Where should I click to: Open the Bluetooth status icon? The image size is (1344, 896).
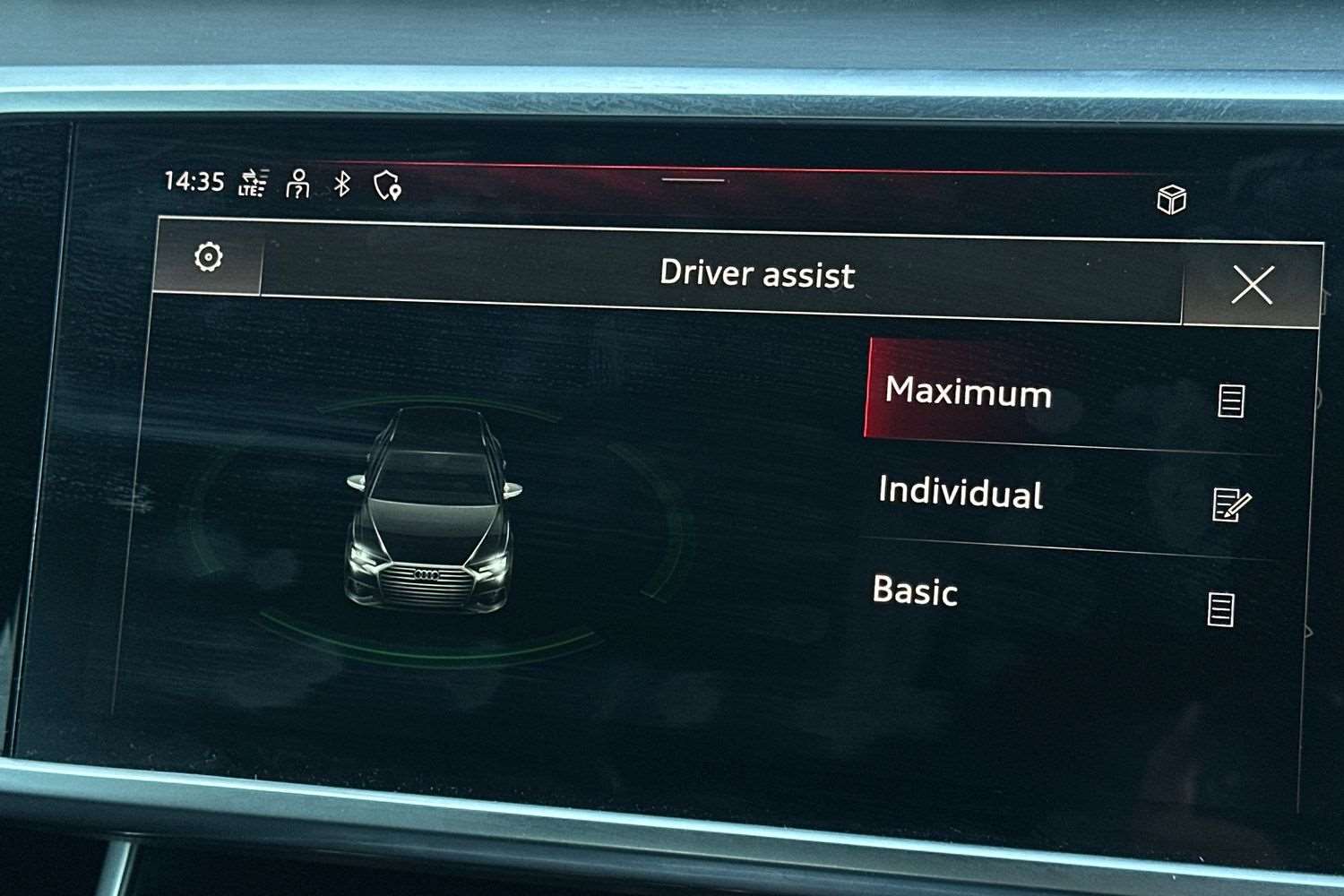[x=342, y=185]
